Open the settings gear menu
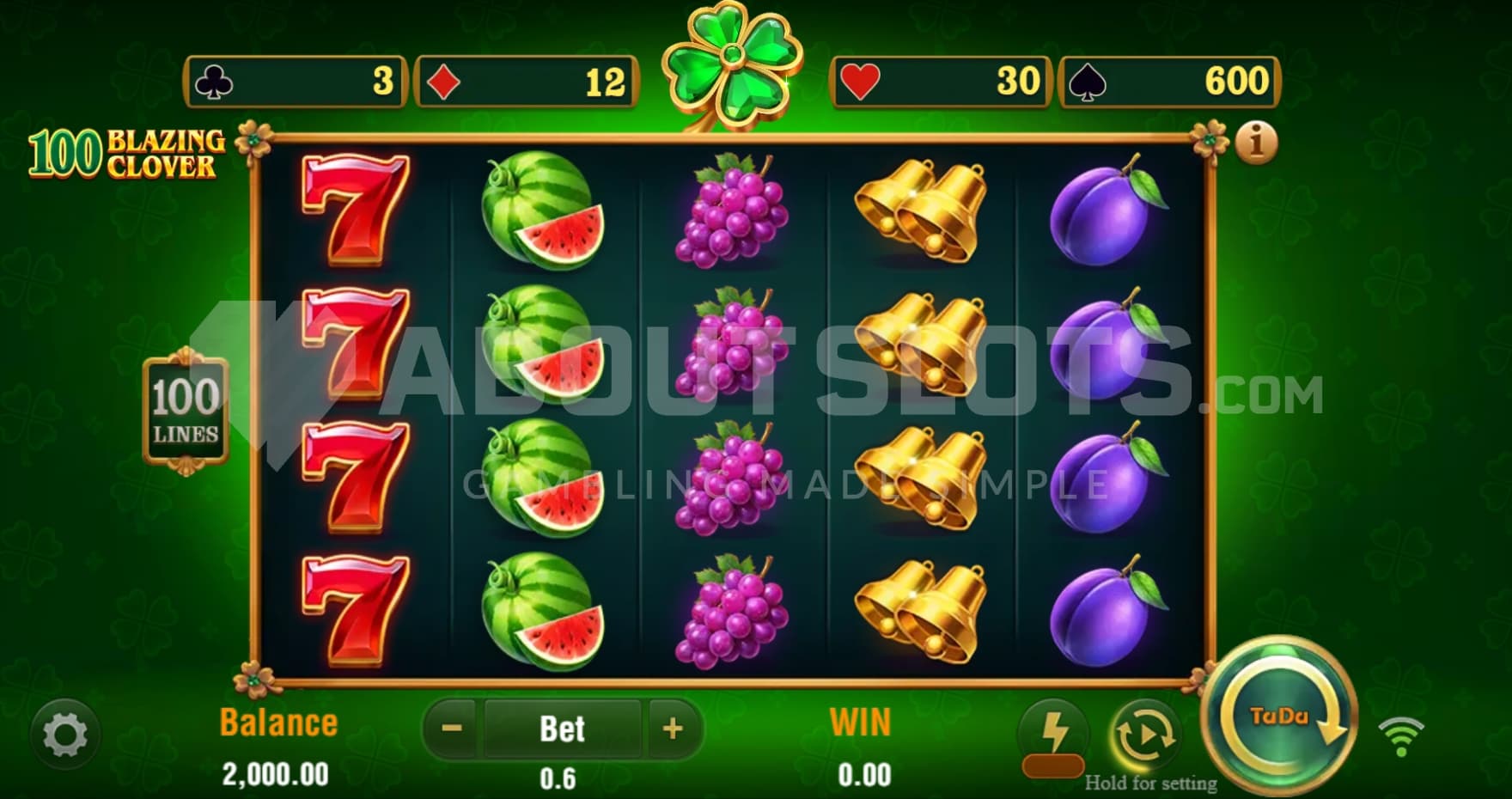The image size is (1512, 799). coord(64,735)
